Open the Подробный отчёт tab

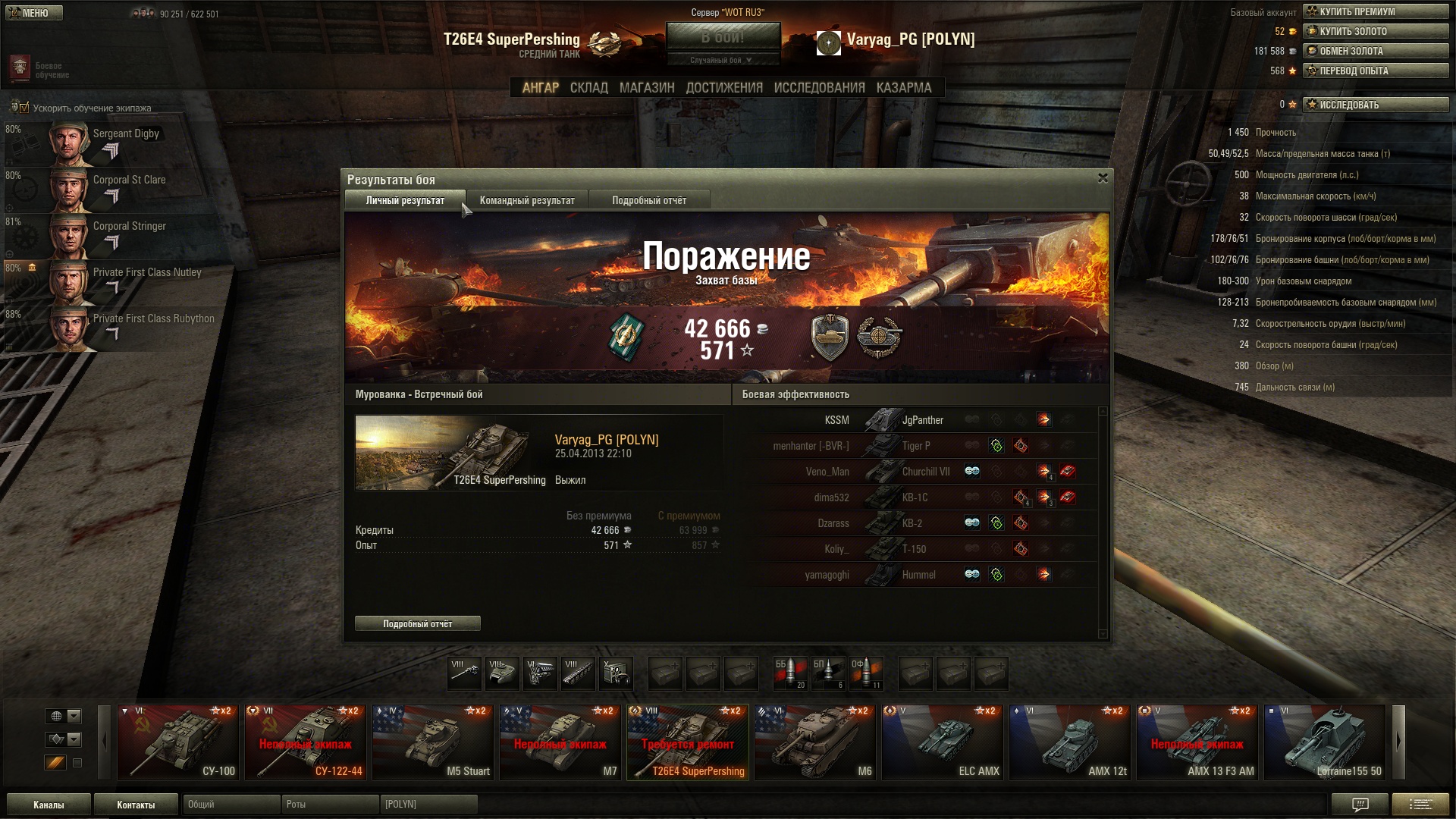pyautogui.click(x=649, y=200)
